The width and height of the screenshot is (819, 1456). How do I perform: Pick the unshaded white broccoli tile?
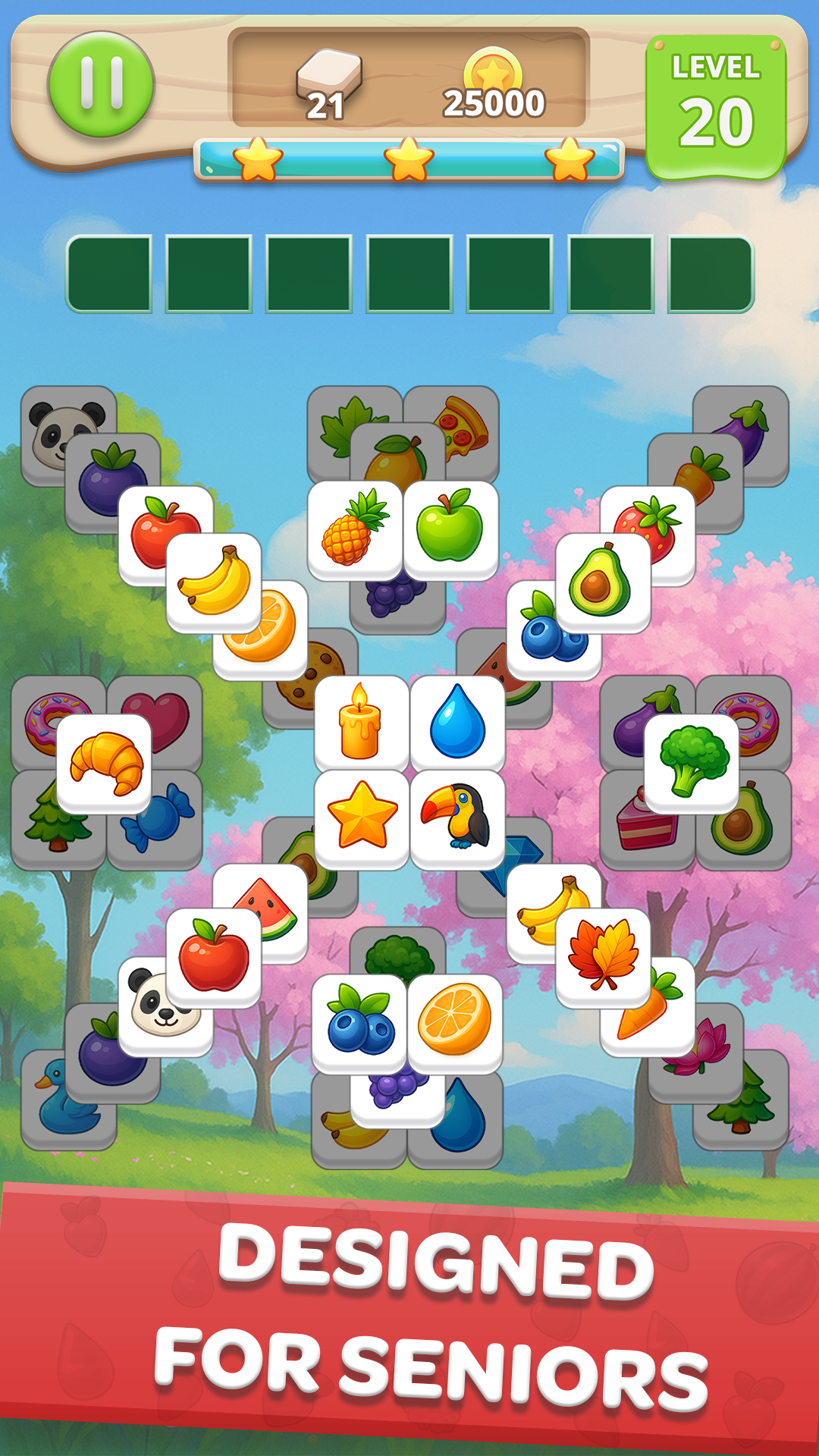pyautogui.click(x=692, y=761)
